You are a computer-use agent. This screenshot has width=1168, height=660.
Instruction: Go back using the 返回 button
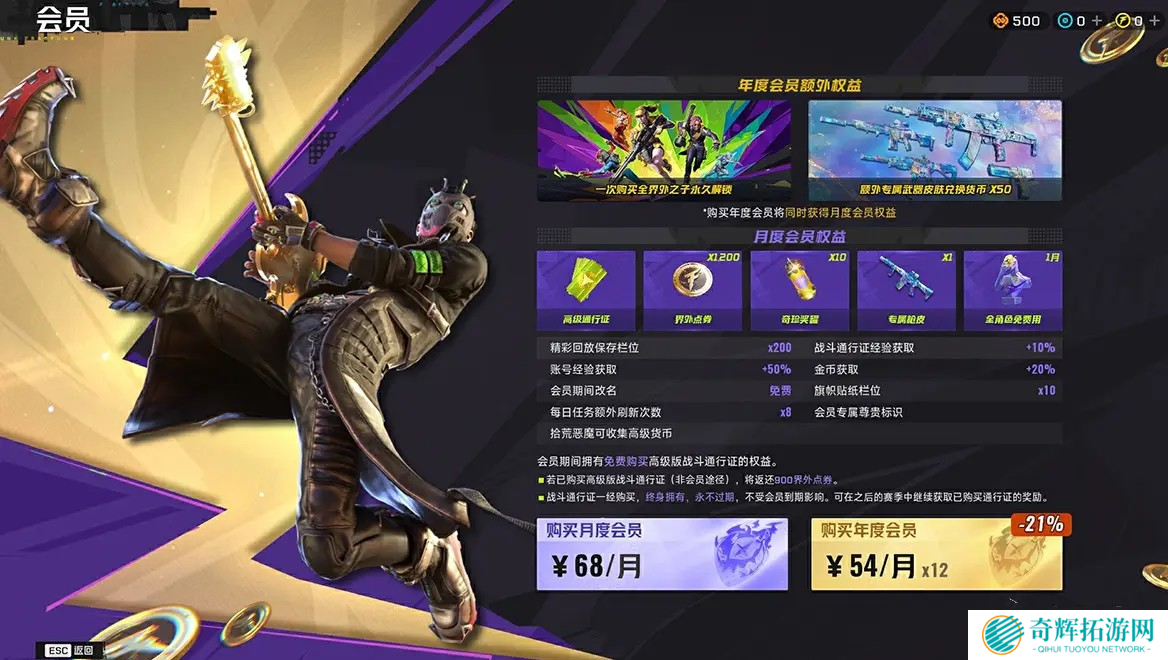click(71, 650)
